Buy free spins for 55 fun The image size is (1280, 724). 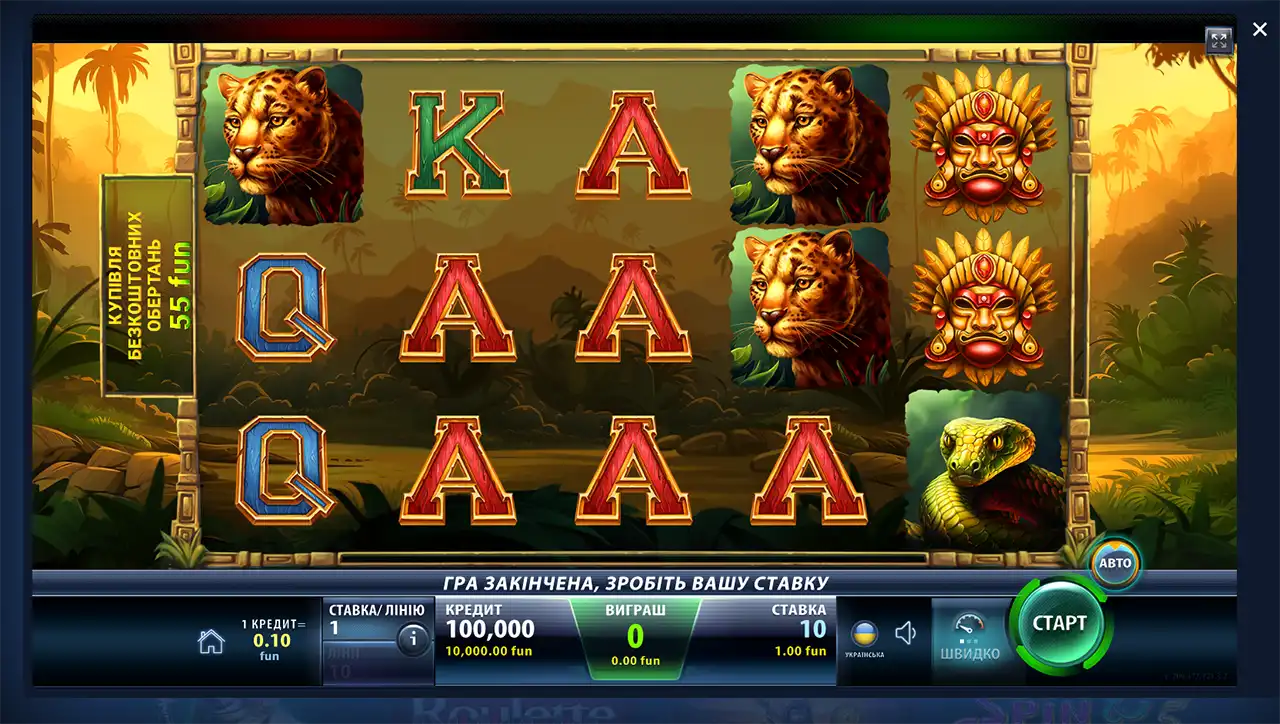pos(149,285)
